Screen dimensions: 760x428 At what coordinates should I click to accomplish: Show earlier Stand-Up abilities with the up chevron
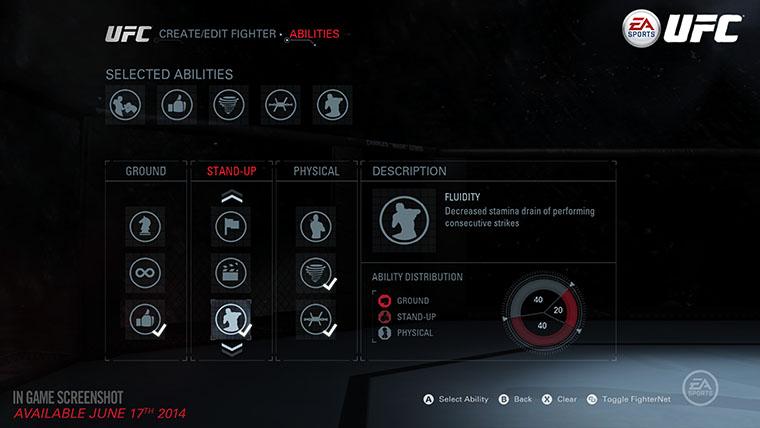pyautogui.click(x=231, y=197)
